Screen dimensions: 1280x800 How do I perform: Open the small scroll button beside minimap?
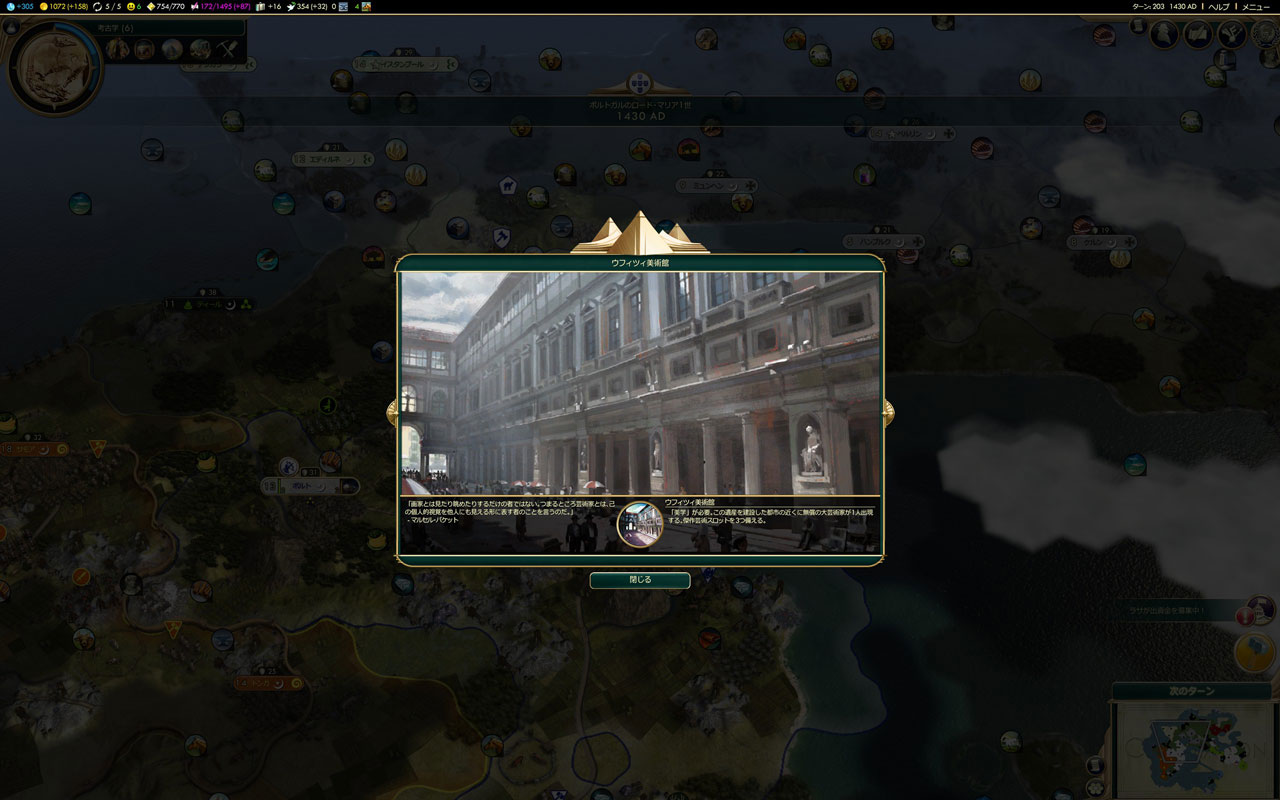click(1096, 764)
